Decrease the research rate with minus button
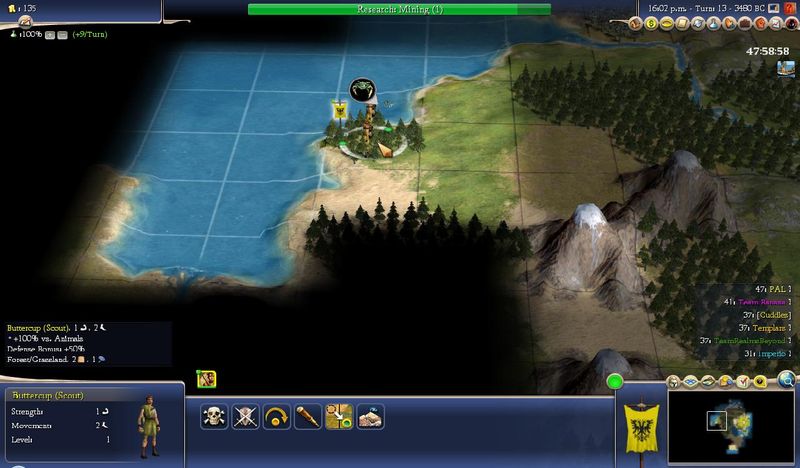Screen dimensions: 800x468 point(62,34)
